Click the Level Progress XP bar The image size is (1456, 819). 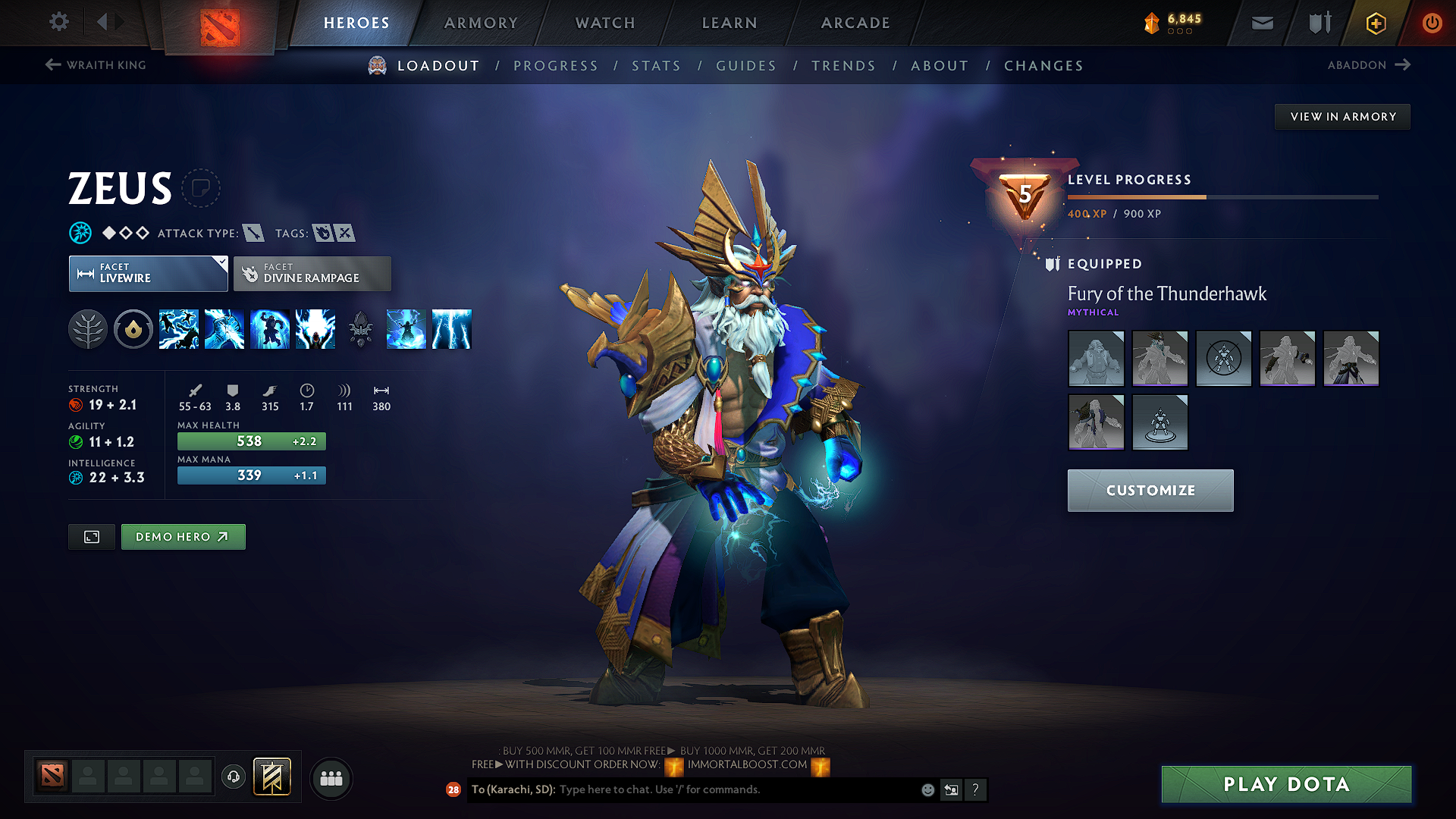(1221, 196)
